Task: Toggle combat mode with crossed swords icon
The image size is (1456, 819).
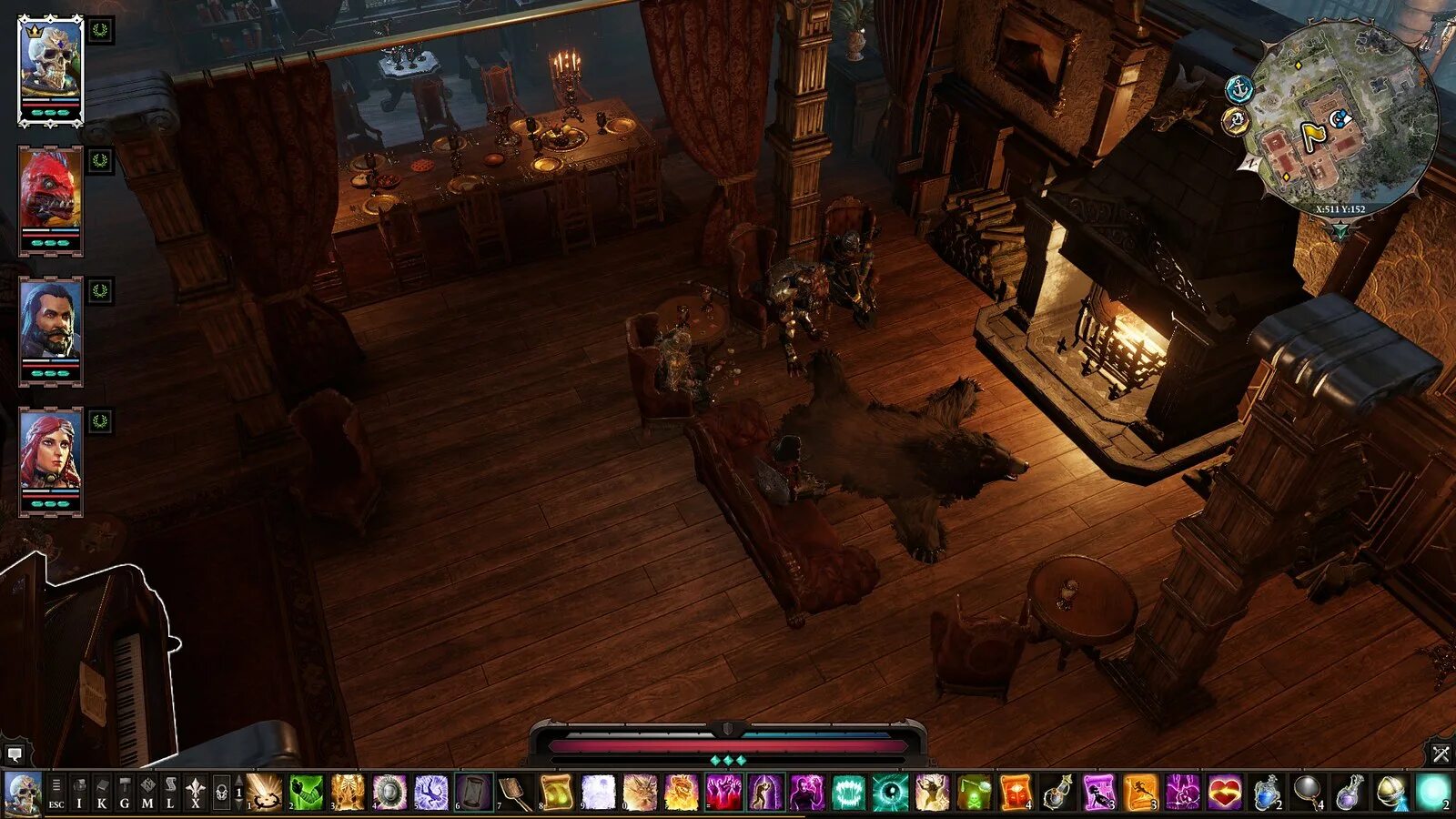Action: [x=1441, y=753]
